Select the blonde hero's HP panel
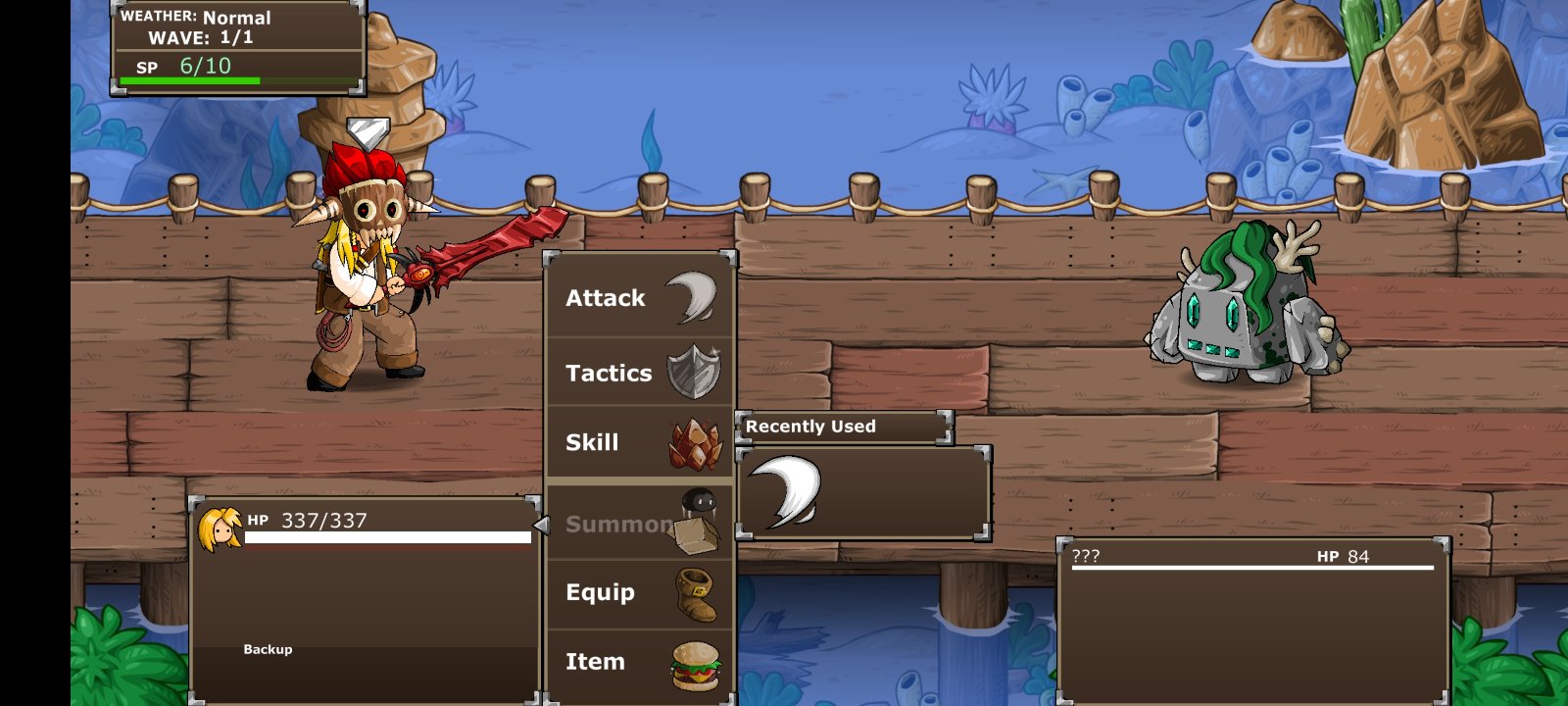Image resolution: width=1568 pixels, height=706 pixels. [x=365, y=598]
